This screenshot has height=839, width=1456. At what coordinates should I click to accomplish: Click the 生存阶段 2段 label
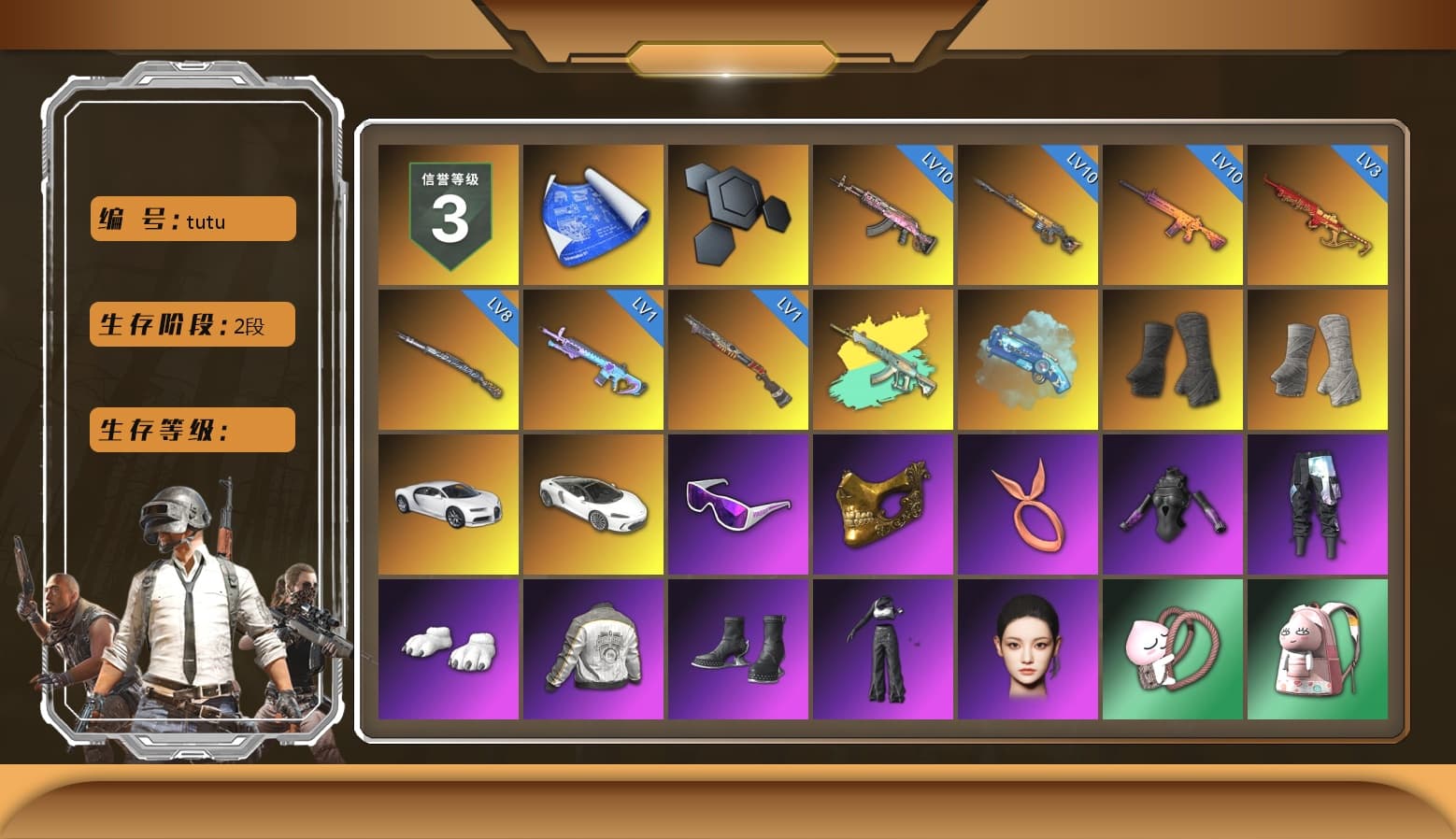coord(192,324)
